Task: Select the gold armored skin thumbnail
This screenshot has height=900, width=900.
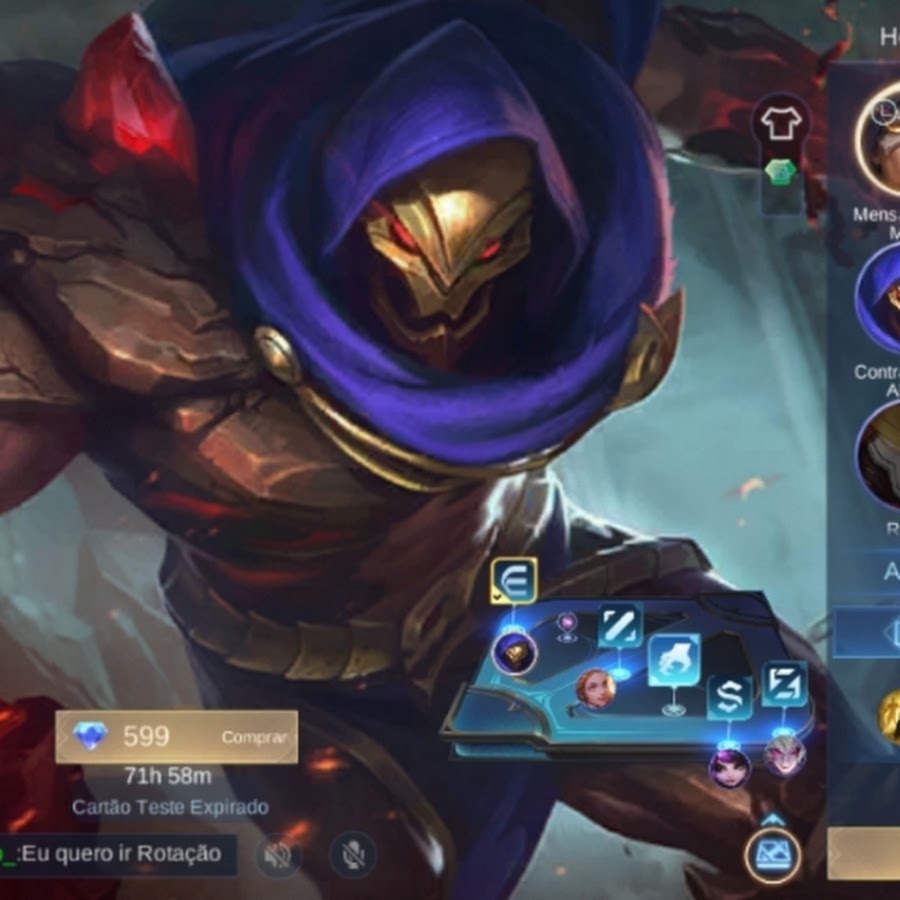Action: pos(879,455)
